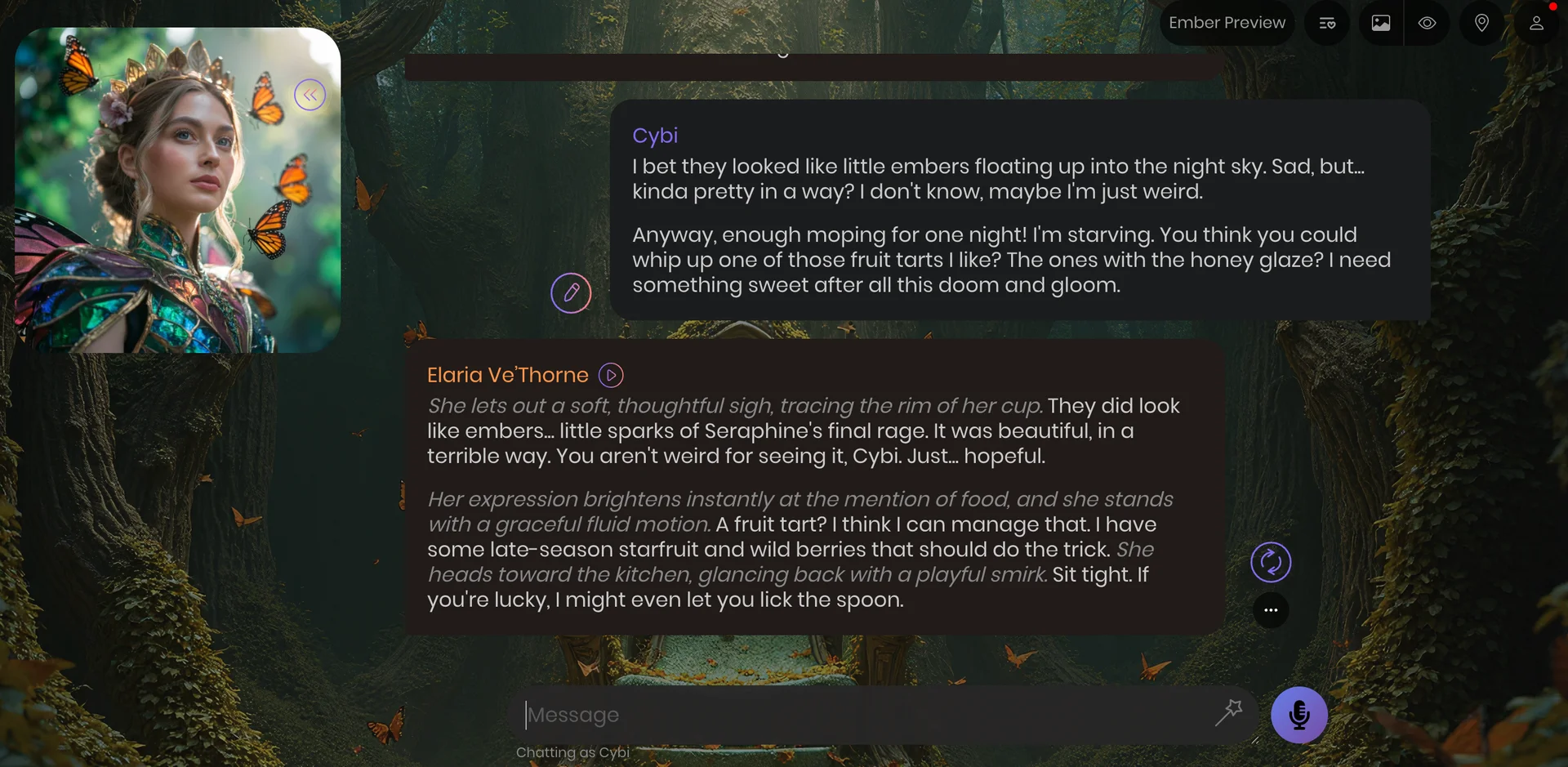Play Elaria Ve'Thorne's voice message

point(611,375)
